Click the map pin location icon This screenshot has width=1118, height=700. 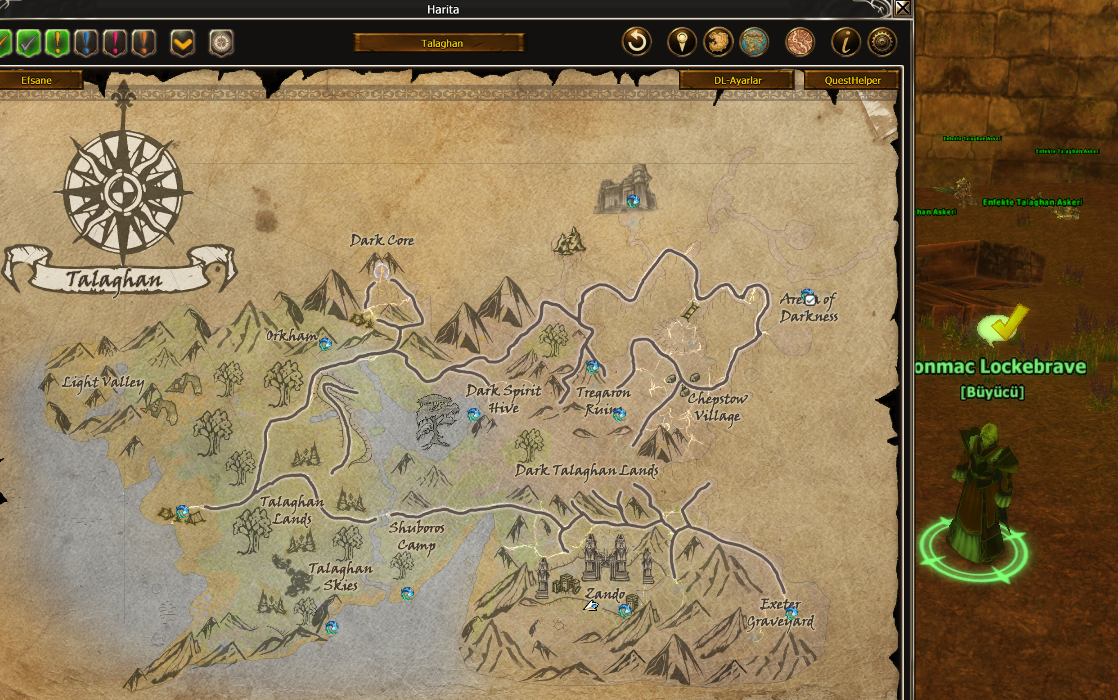683,42
